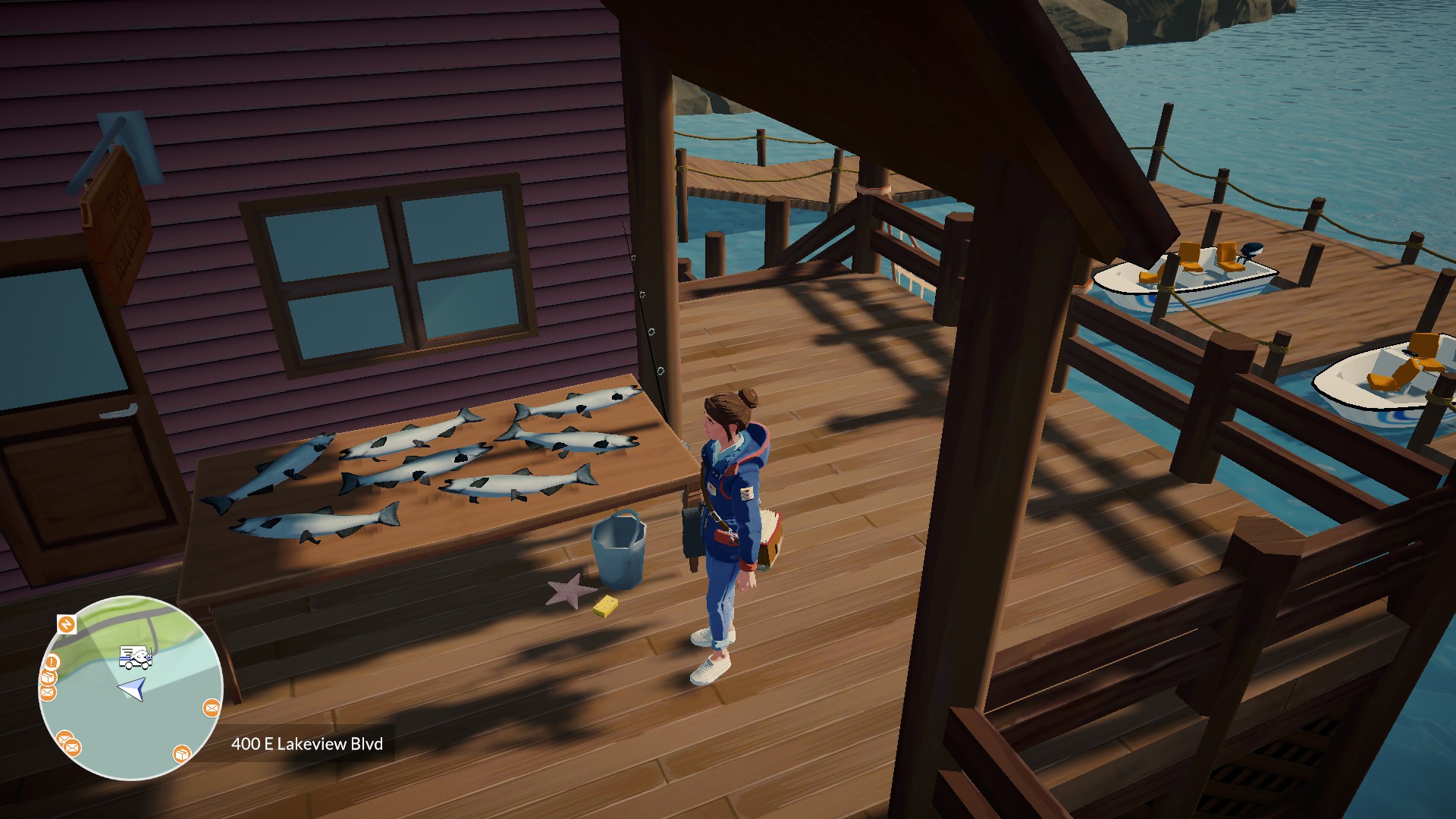Open the circular minimap
The image size is (1456, 819).
point(130,689)
